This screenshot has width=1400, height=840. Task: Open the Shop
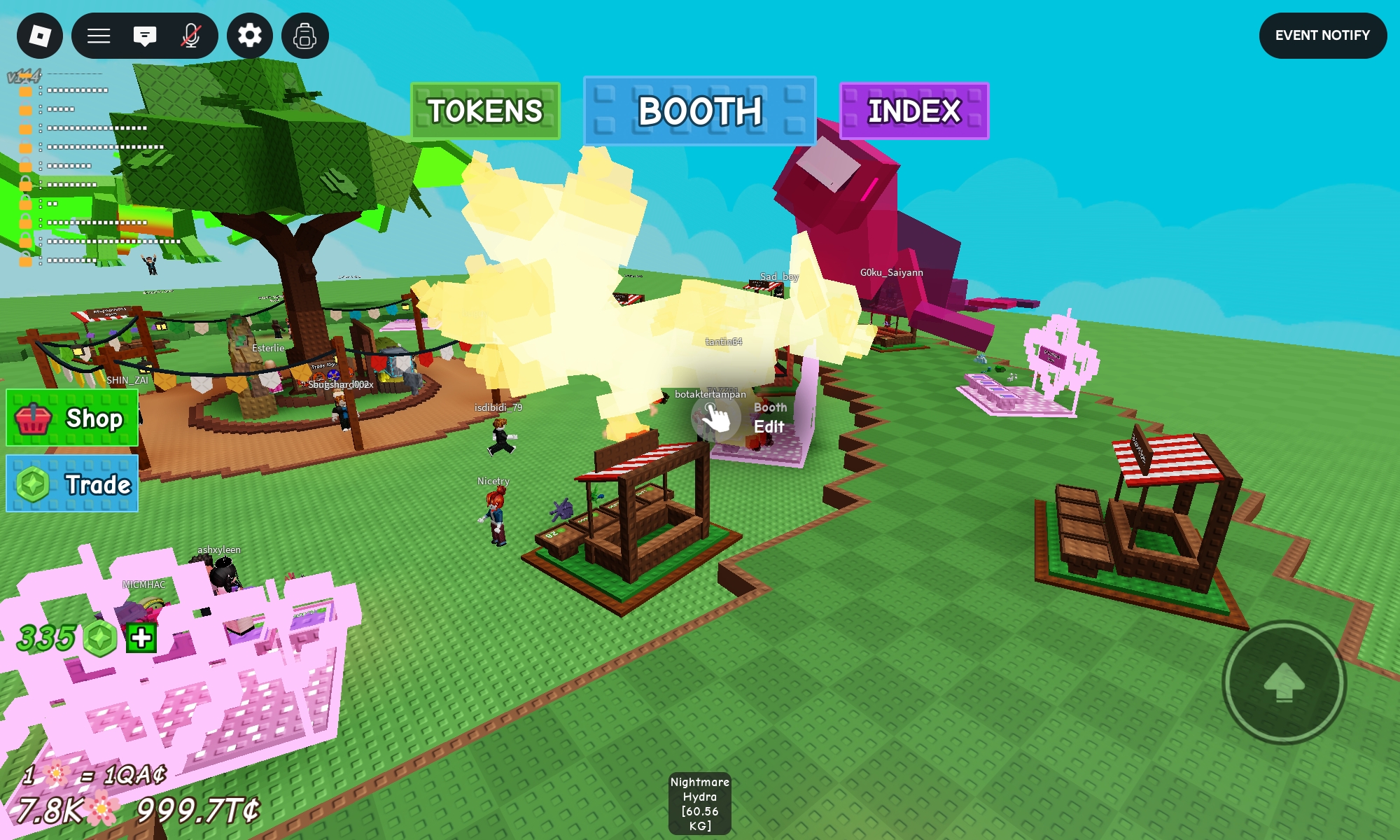72,419
